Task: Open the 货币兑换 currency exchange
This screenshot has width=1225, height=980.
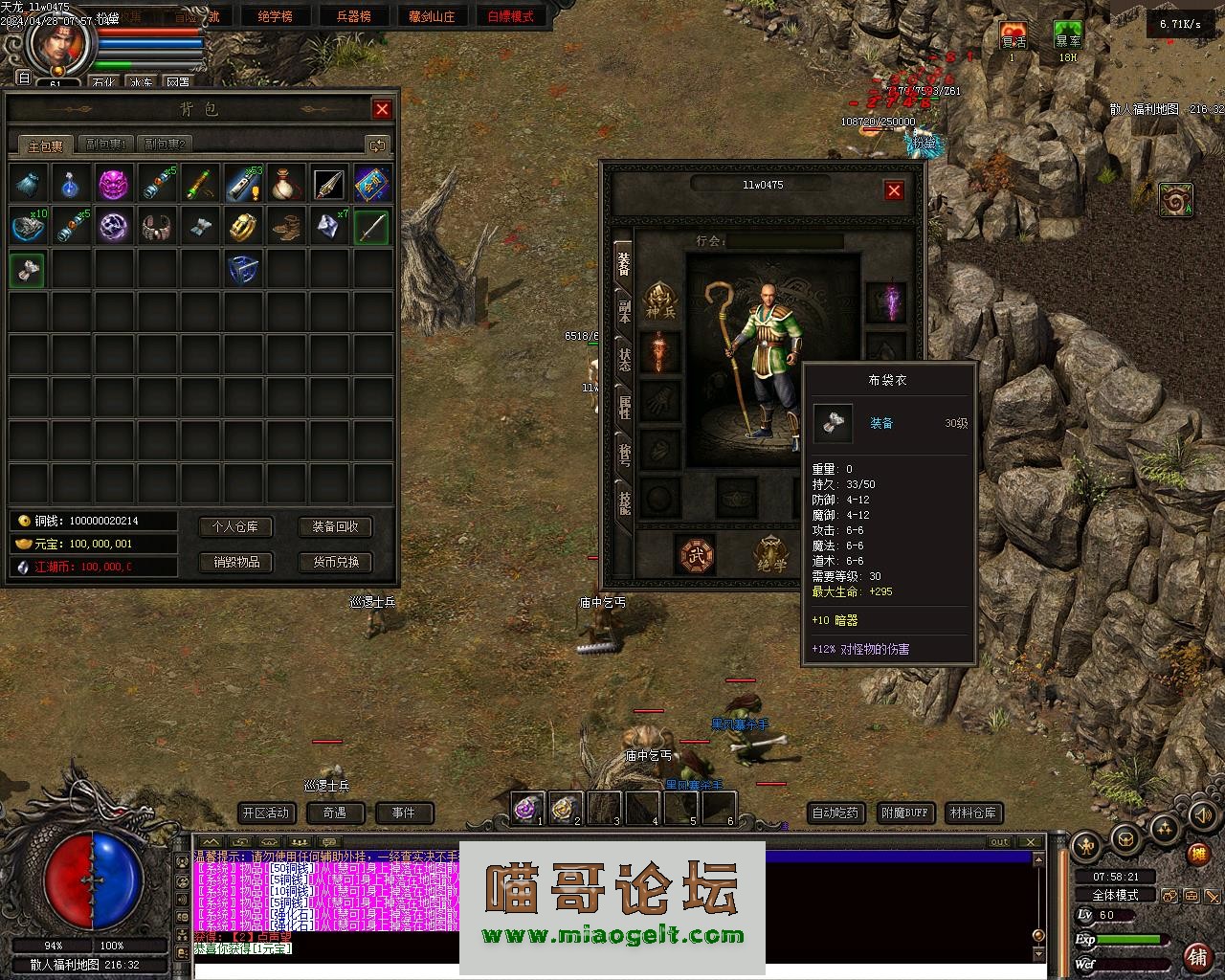Action: click(335, 562)
